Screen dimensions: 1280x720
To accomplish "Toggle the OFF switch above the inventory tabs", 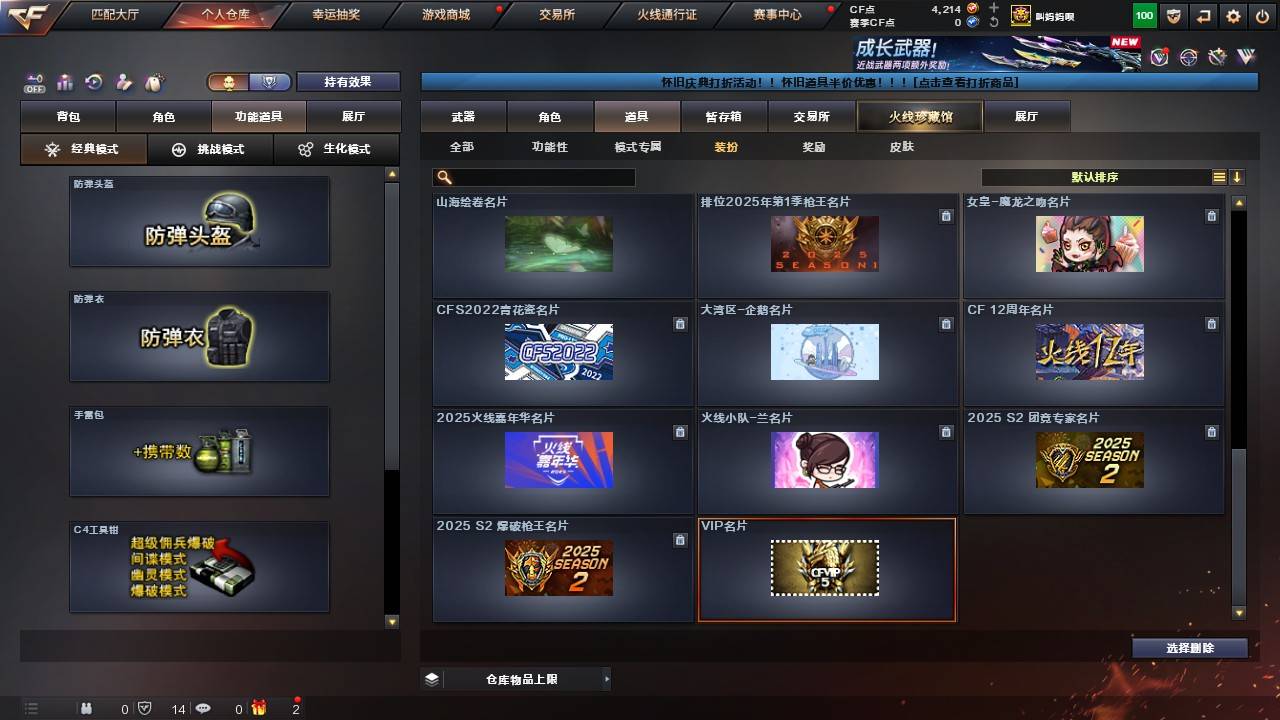I will [x=33, y=81].
